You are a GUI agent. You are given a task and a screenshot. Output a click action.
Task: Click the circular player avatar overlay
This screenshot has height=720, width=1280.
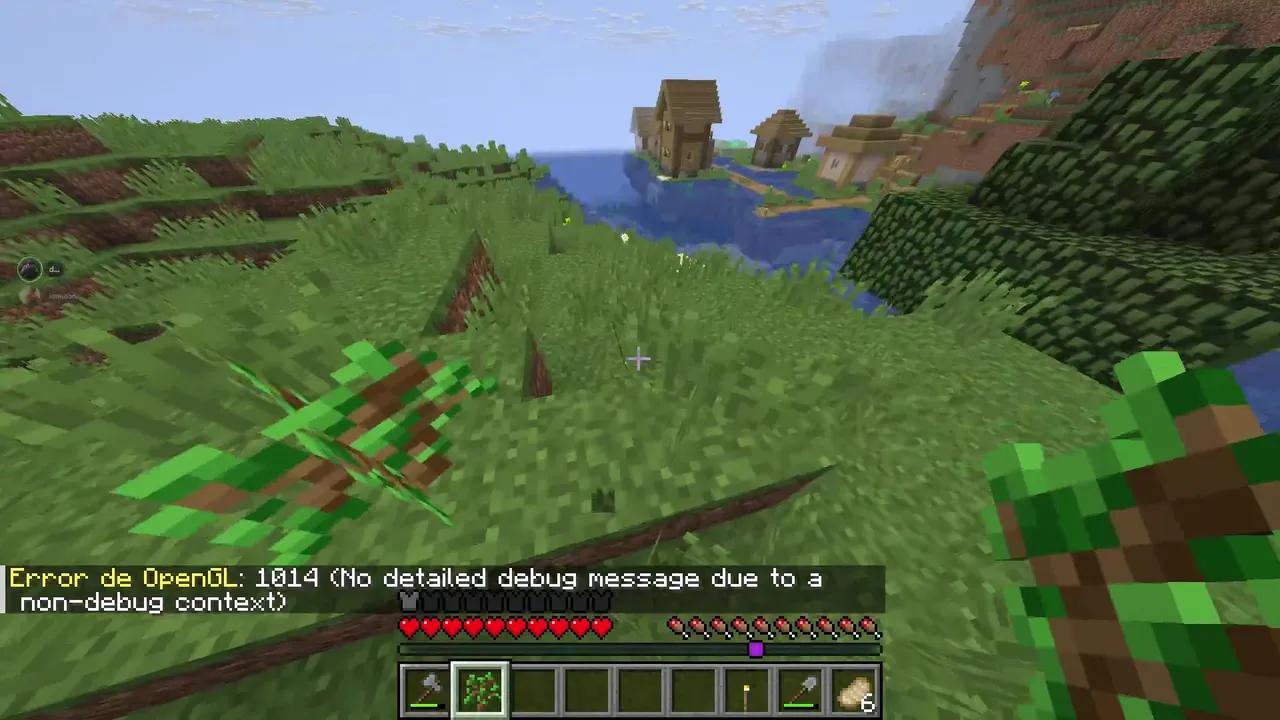pyautogui.click(x=28, y=268)
